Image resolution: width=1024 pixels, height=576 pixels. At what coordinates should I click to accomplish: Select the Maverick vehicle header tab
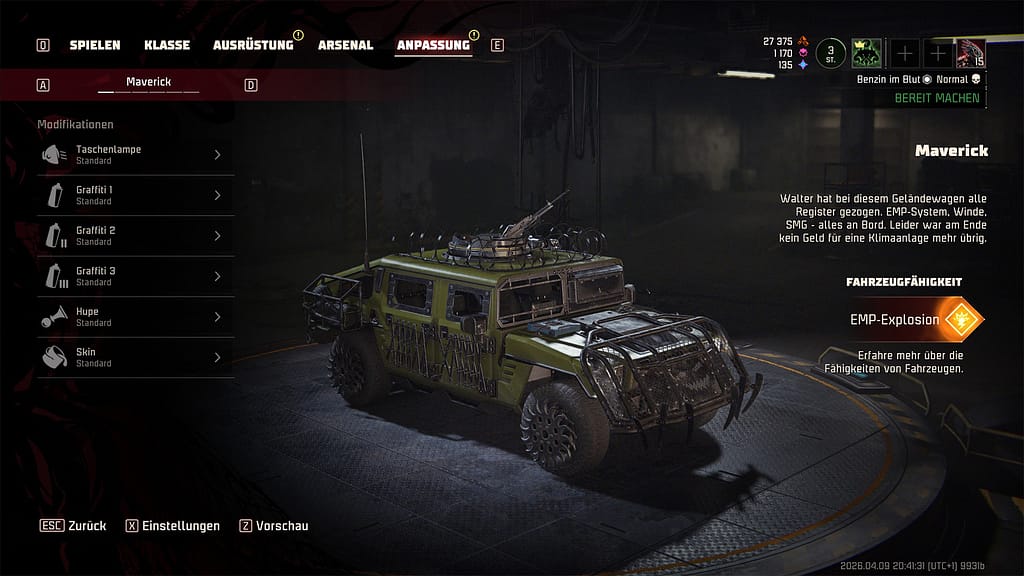(148, 82)
